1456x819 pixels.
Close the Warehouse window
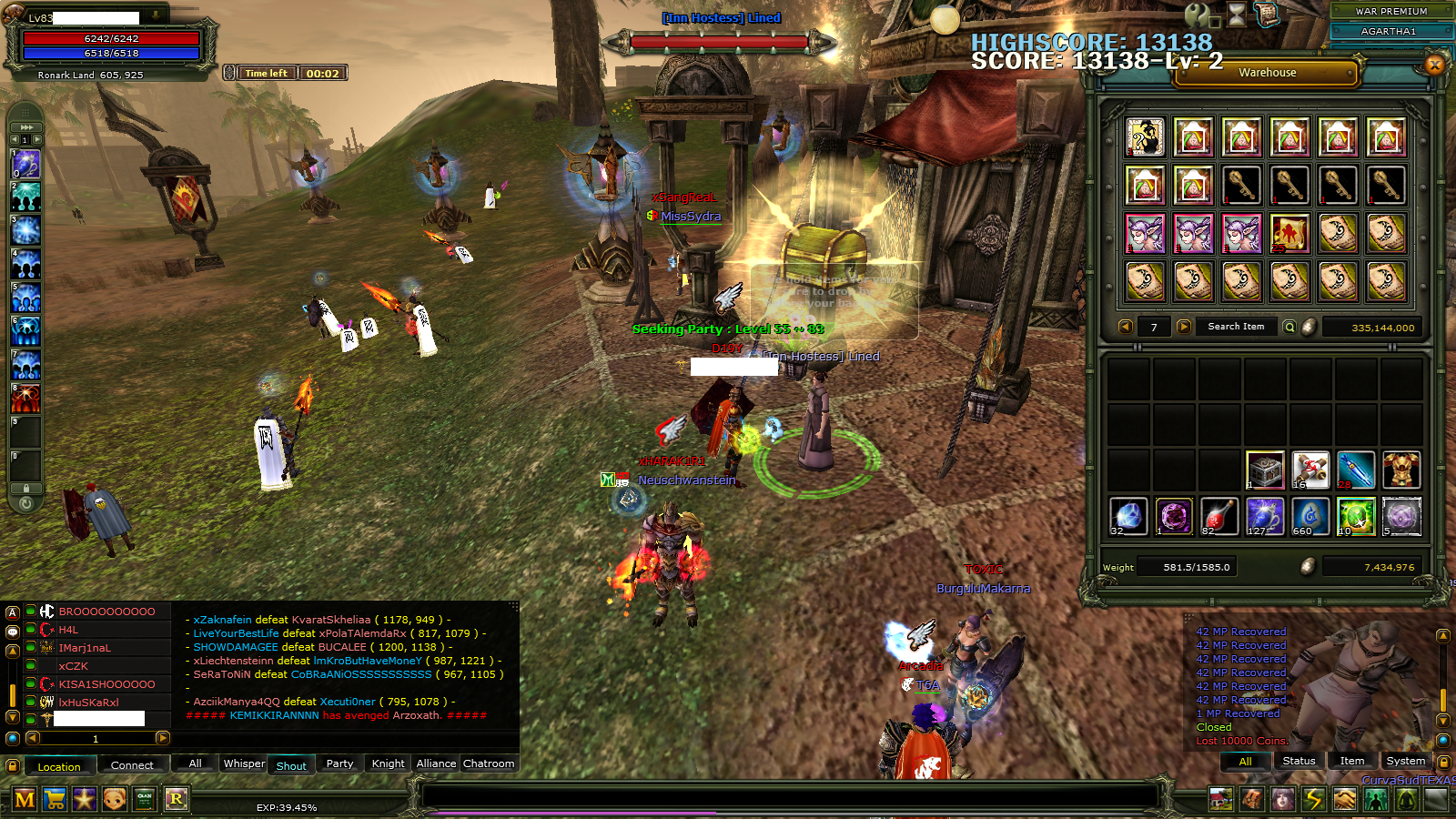point(1435,65)
